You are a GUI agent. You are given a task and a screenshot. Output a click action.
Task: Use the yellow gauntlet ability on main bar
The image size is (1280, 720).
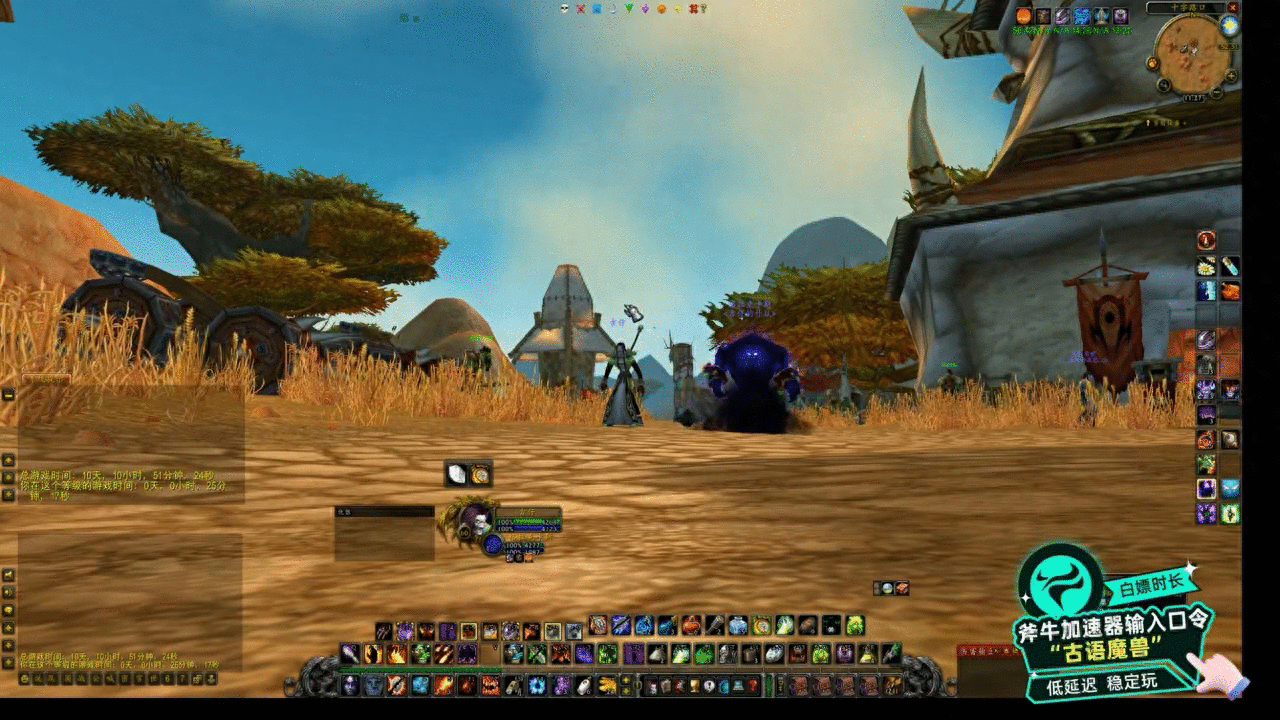coord(607,686)
